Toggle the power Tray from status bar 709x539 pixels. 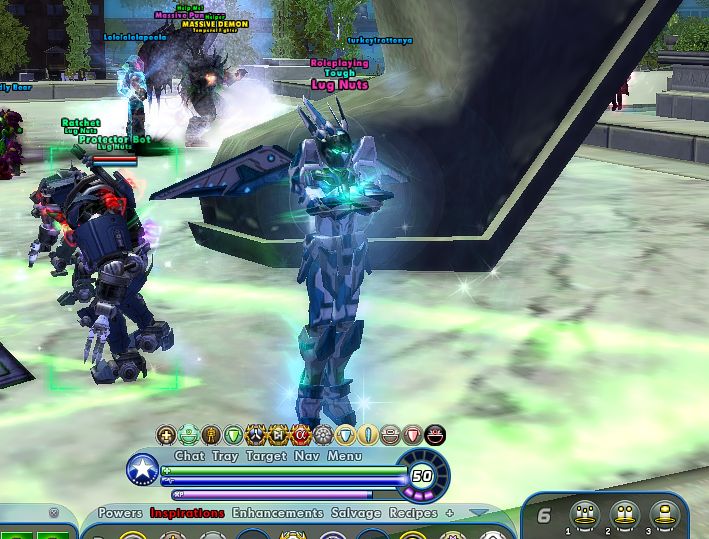point(225,456)
